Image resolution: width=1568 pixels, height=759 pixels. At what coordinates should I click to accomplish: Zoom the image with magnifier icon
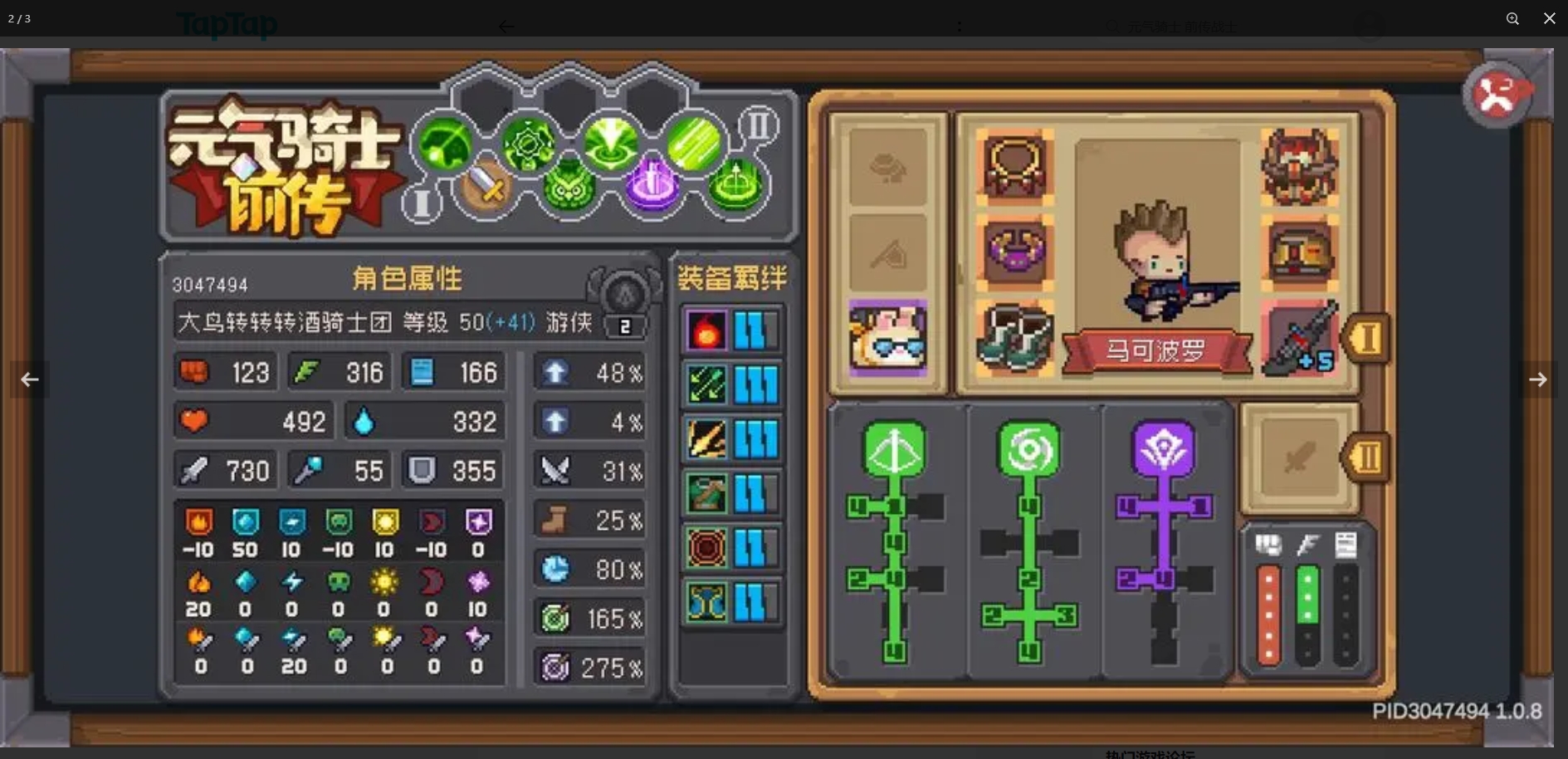1512,18
